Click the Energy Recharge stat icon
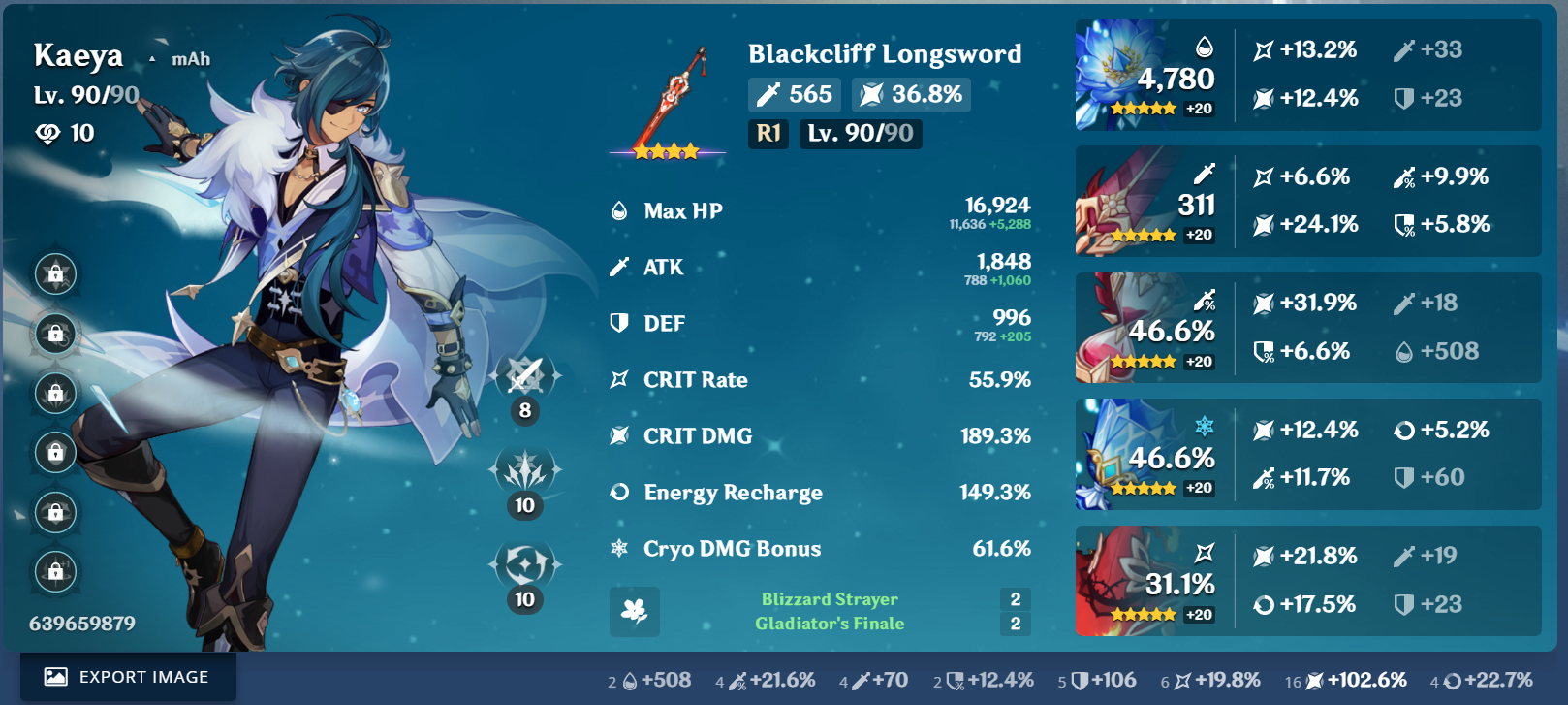The image size is (1568, 705). click(x=618, y=493)
